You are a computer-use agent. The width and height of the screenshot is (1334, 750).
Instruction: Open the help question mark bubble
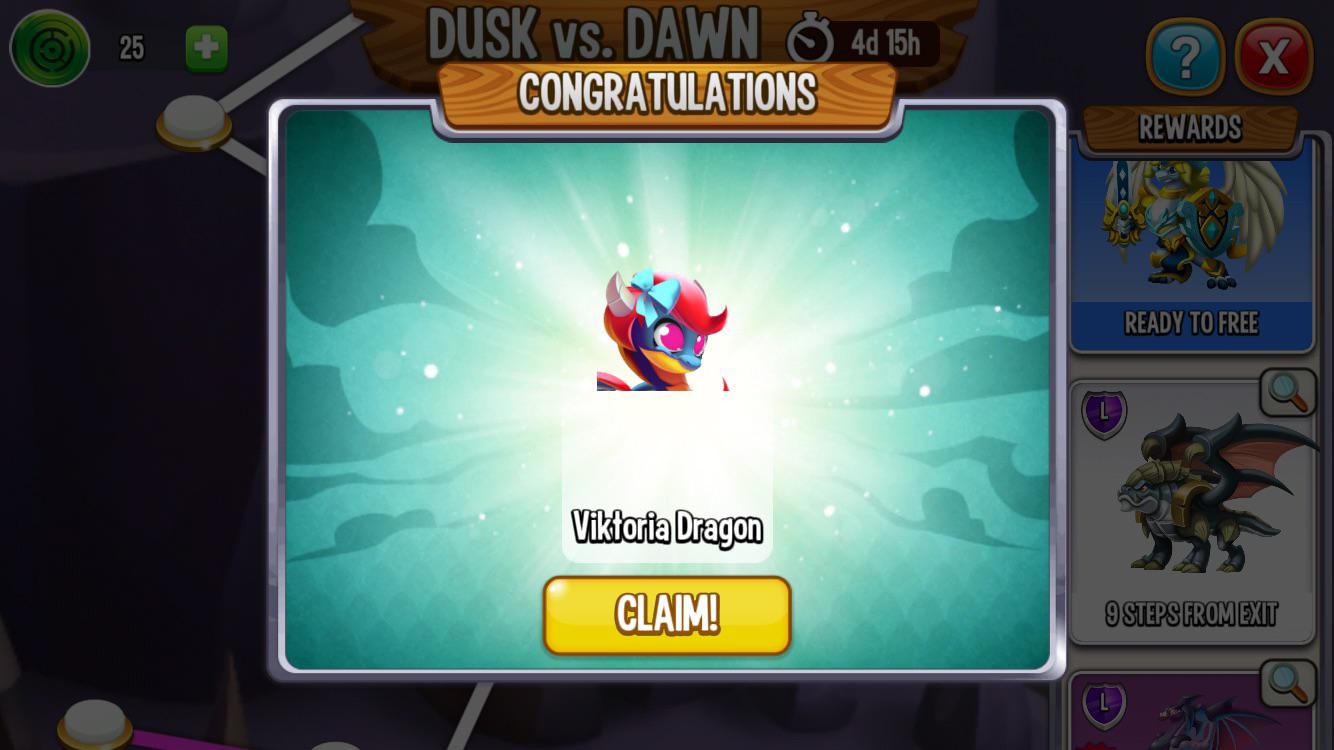(x=1186, y=57)
